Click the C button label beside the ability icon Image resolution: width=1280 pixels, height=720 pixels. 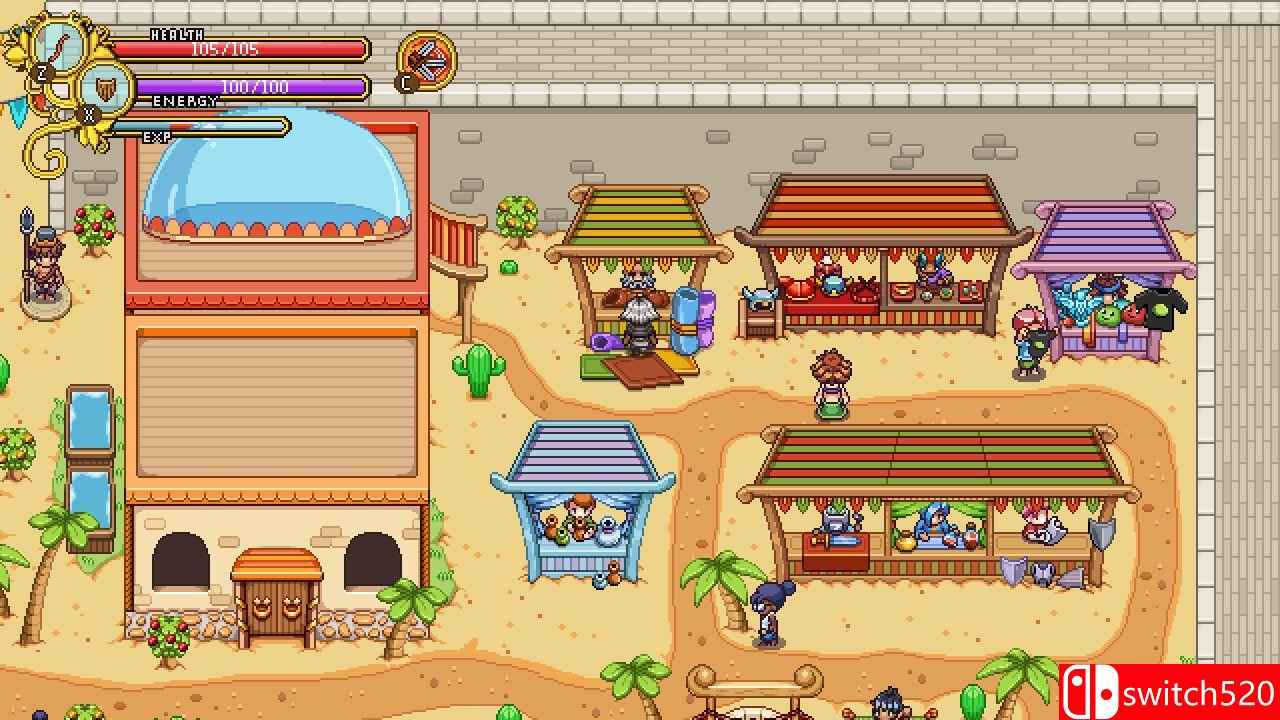(404, 82)
